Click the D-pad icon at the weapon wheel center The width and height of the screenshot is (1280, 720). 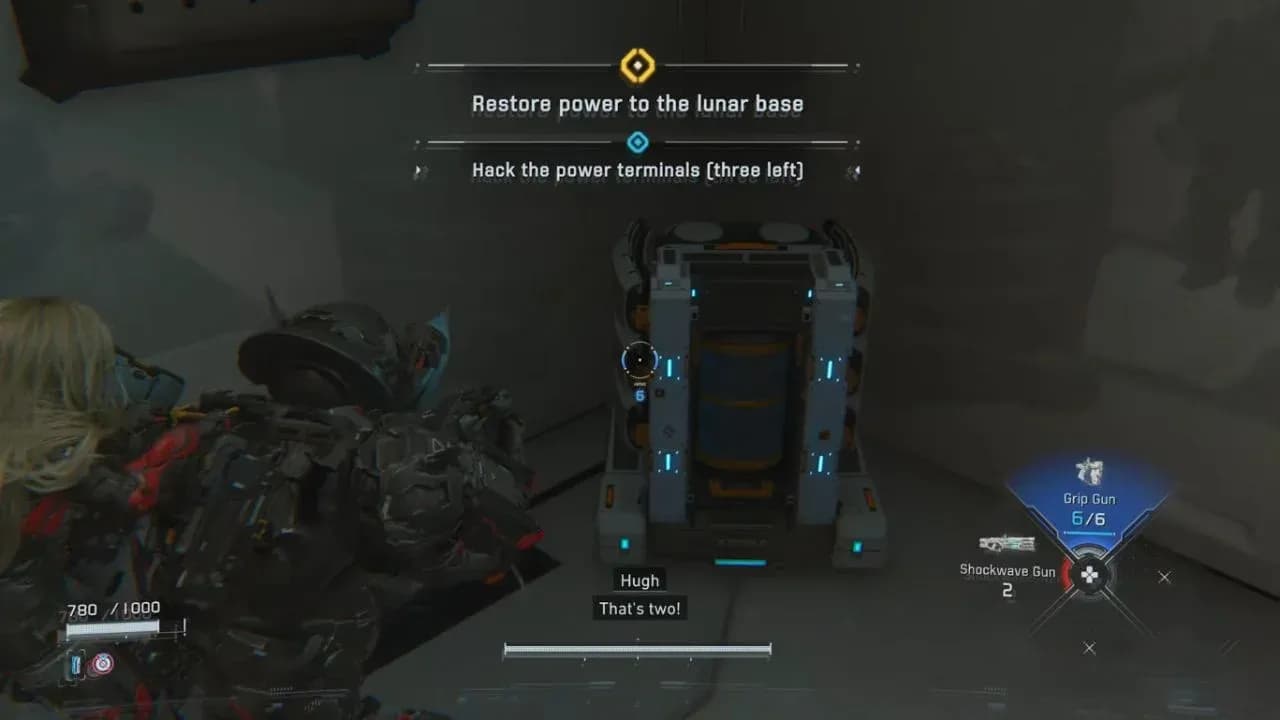(x=1088, y=577)
